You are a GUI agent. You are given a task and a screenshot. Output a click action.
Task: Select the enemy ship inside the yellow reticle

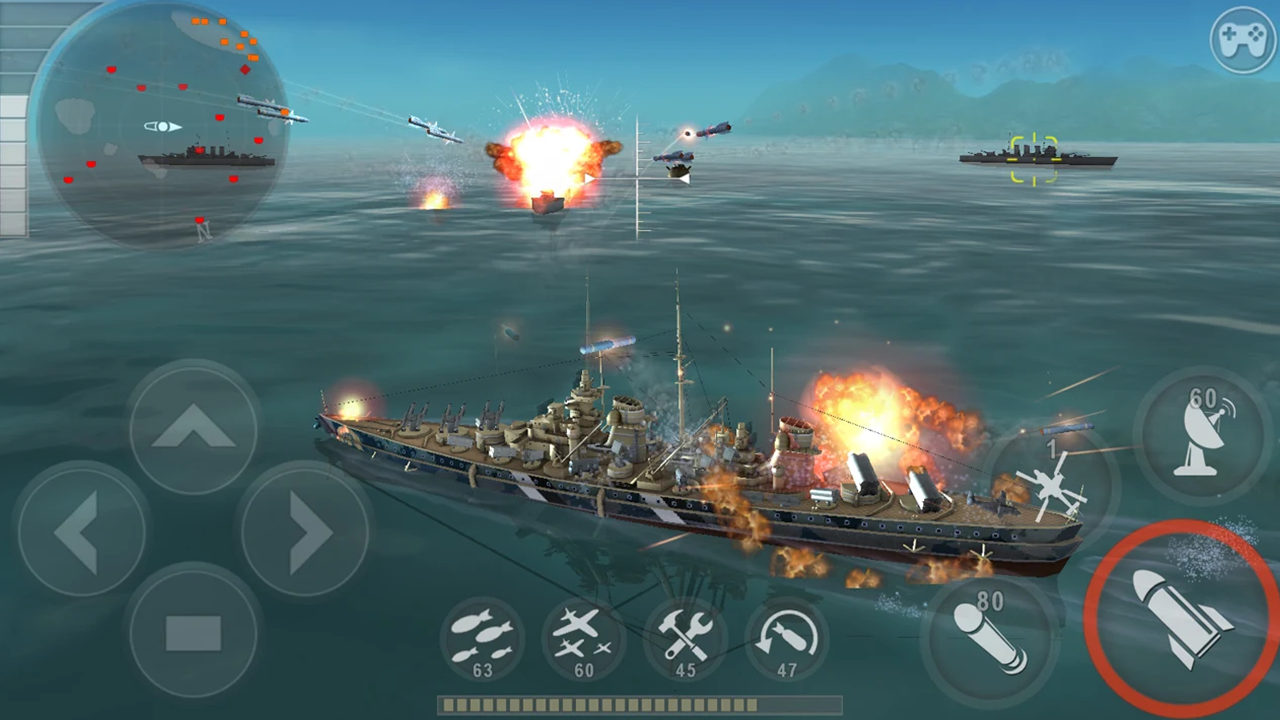pos(1035,160)
